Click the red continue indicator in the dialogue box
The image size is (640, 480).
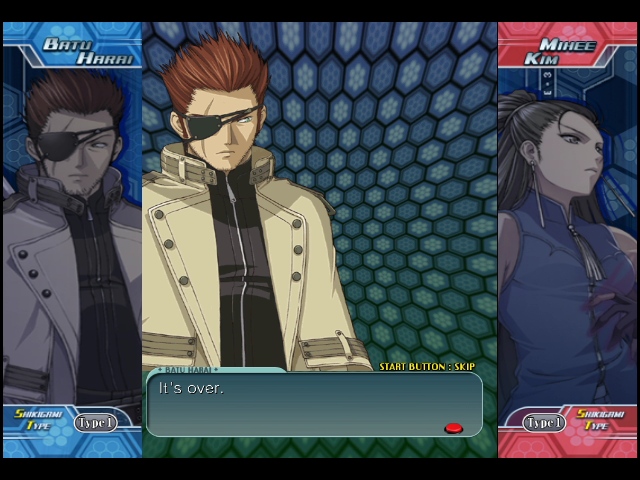453,428
